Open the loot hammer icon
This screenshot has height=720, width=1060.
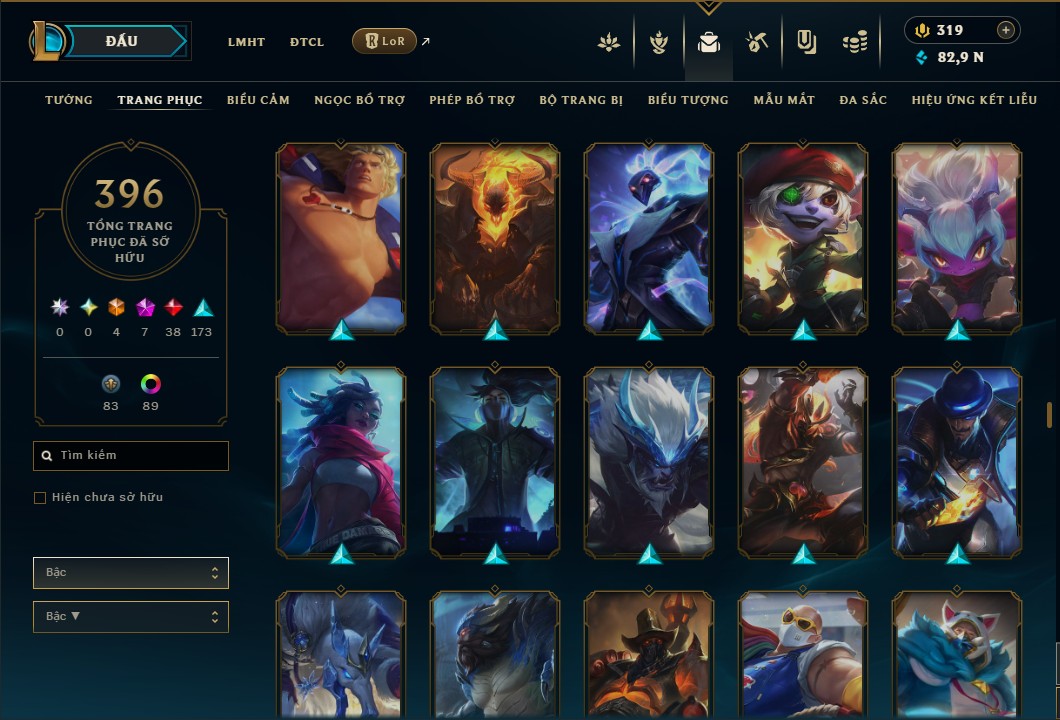coord(756,42)
